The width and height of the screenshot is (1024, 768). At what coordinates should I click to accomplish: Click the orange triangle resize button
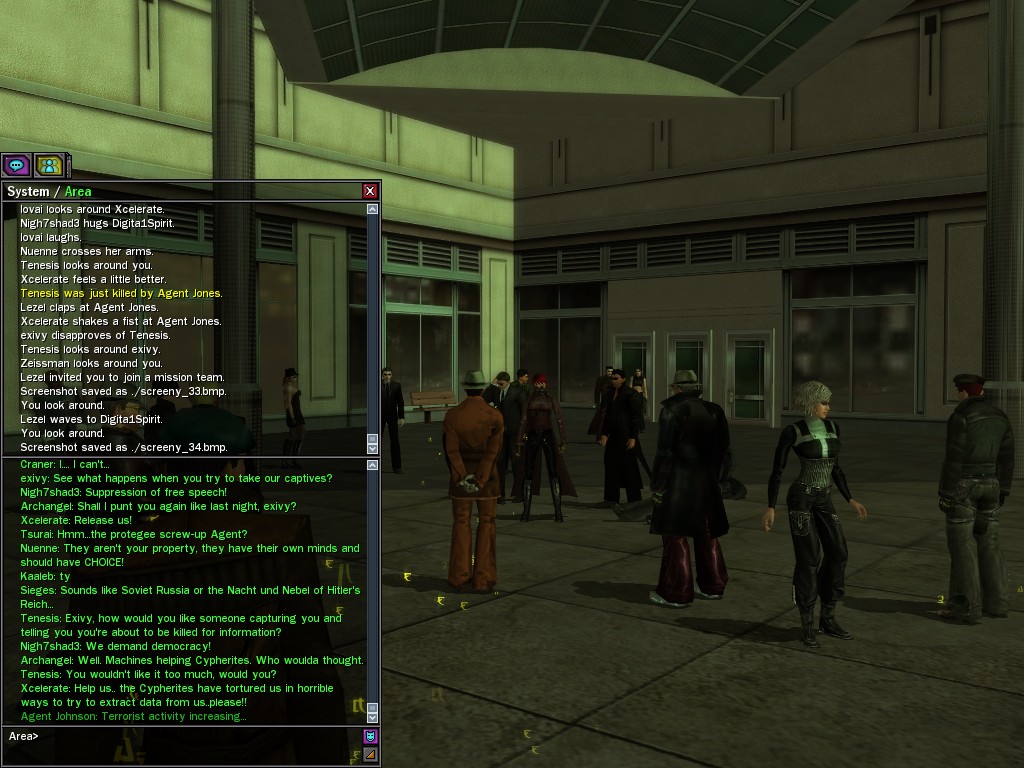pyautogui.click(x=370, y=754)
